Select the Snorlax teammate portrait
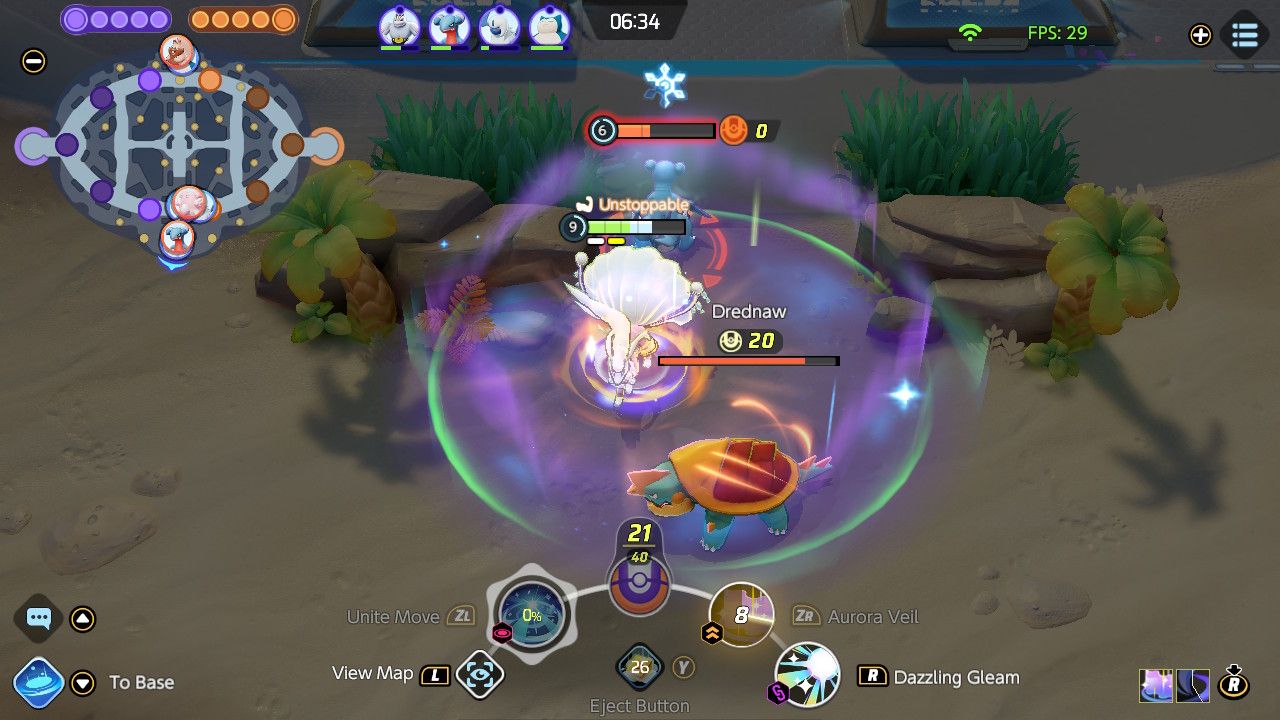The height and width of the screenshot is (720, 1280). click(547, 25)
